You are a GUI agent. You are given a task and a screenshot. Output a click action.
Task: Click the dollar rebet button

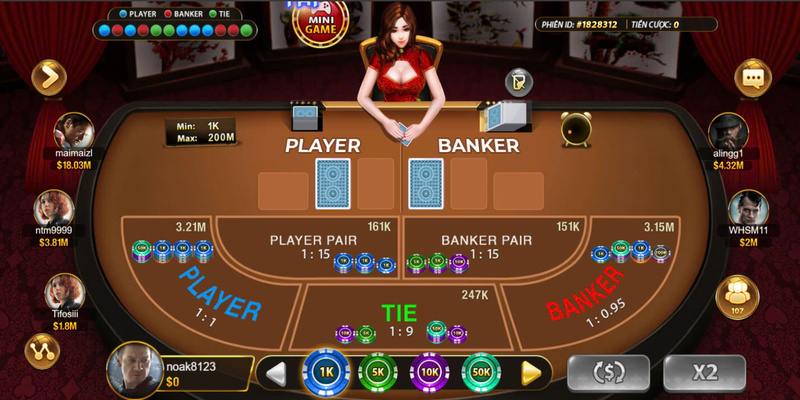(608, 372)
